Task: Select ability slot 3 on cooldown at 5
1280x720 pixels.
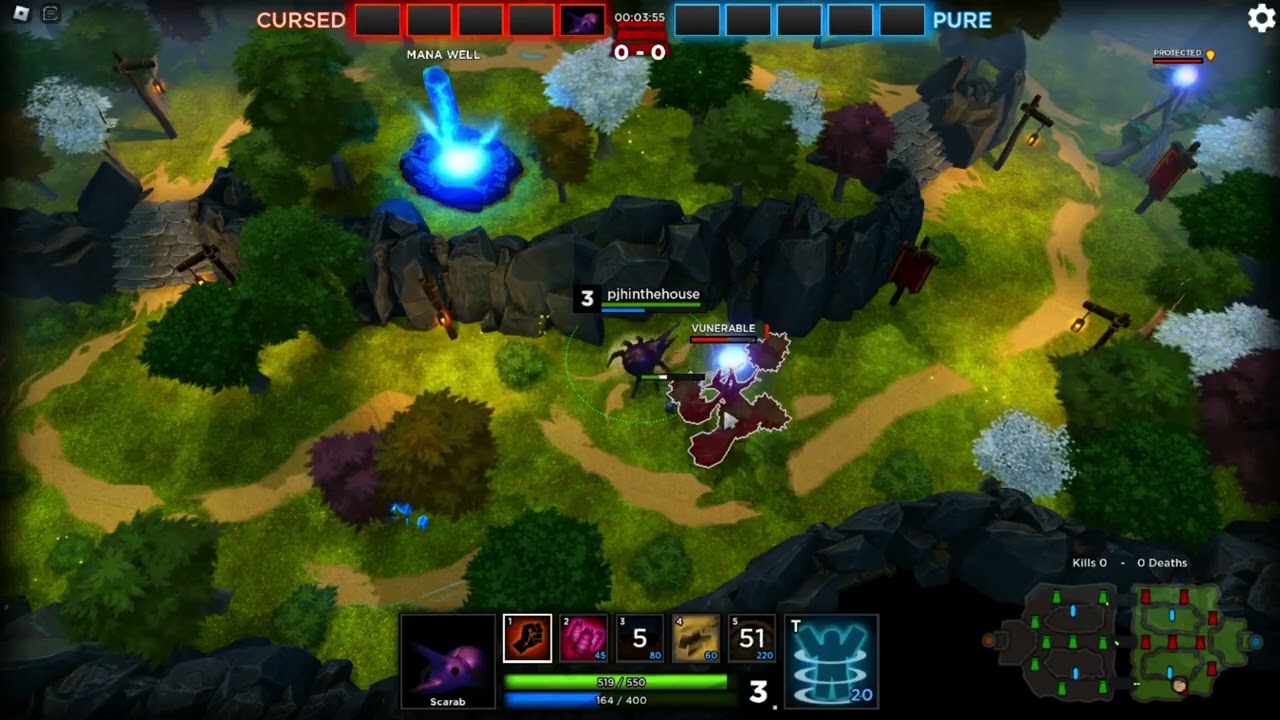Action: point(639,638)
